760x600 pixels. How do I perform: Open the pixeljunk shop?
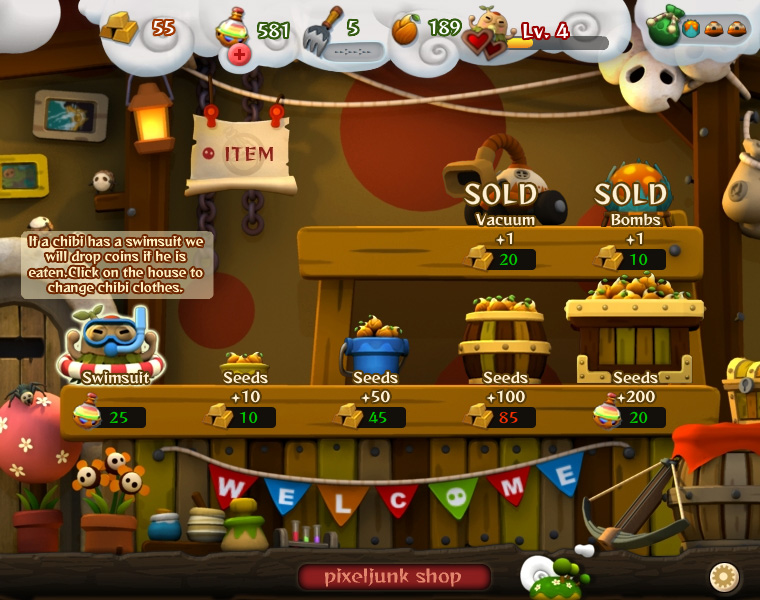[x=393, y=577]
